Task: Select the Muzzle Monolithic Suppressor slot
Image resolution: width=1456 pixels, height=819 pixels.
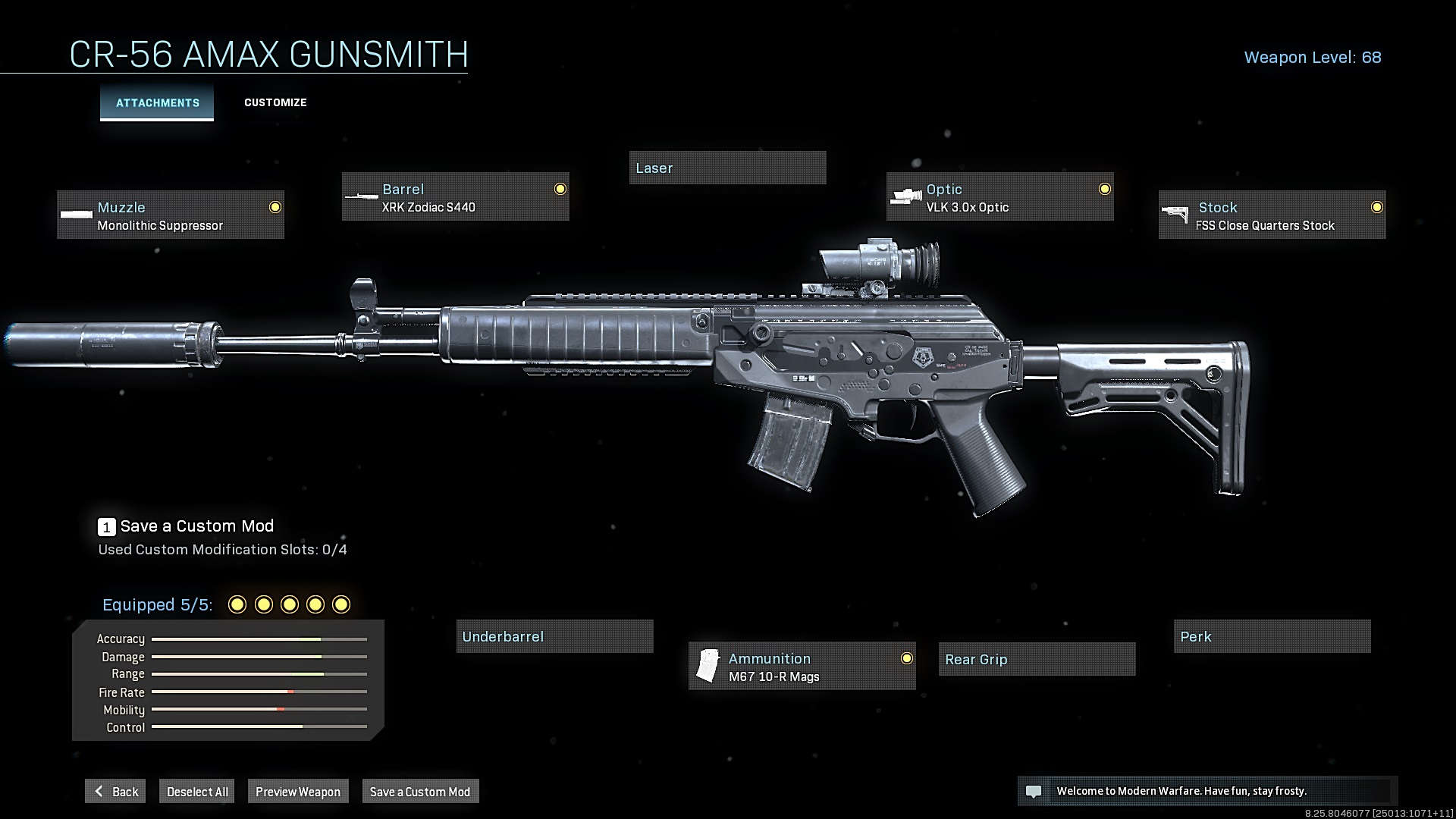Action: pos(171,215)
